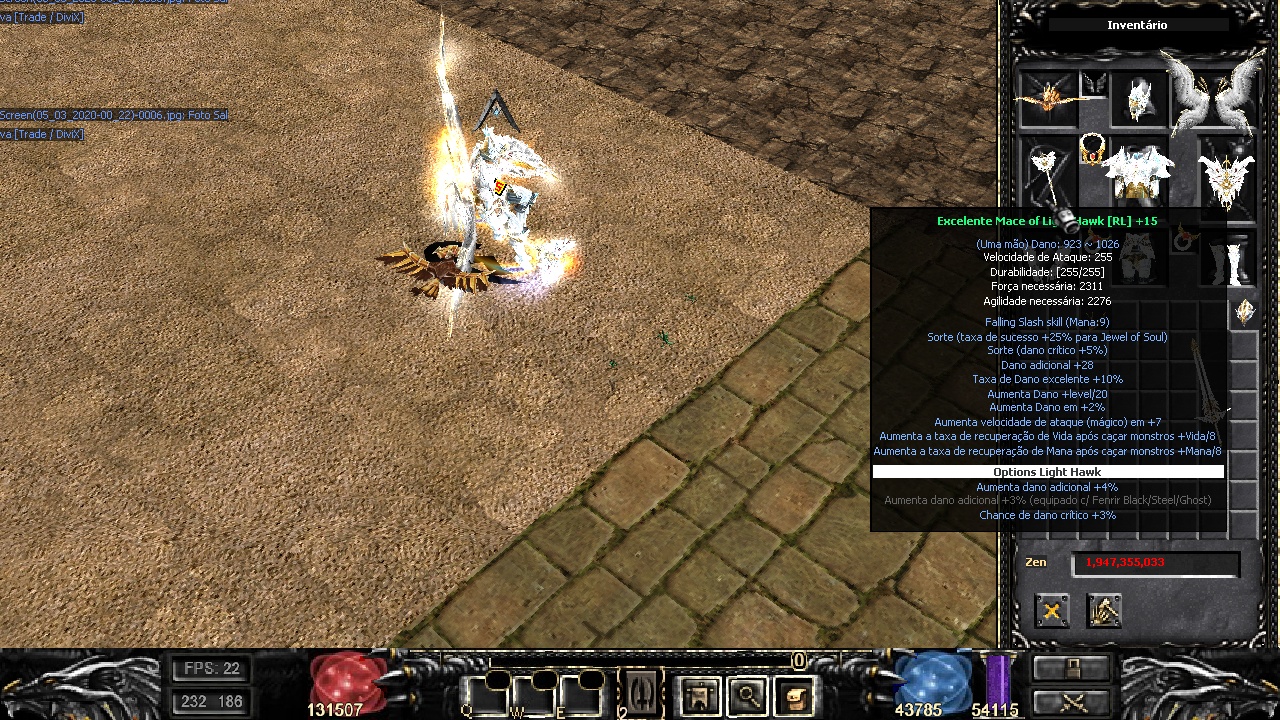Select the golden hawk pet slot

click(x=1048, y=98)
